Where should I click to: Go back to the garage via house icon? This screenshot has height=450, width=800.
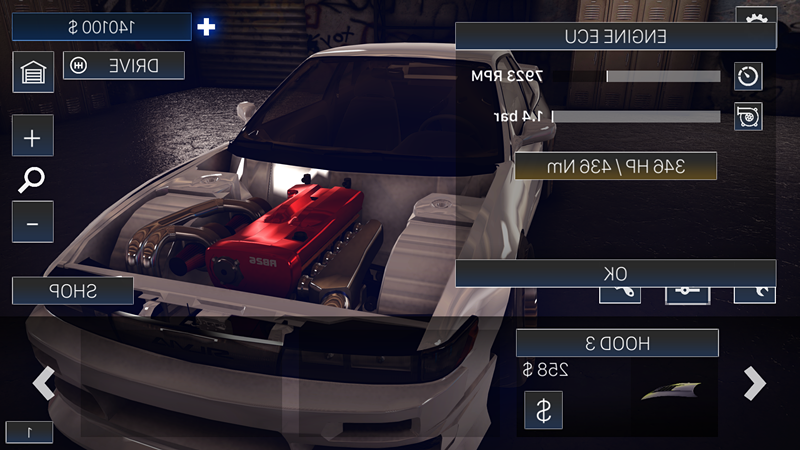click(x=33, y=72)
